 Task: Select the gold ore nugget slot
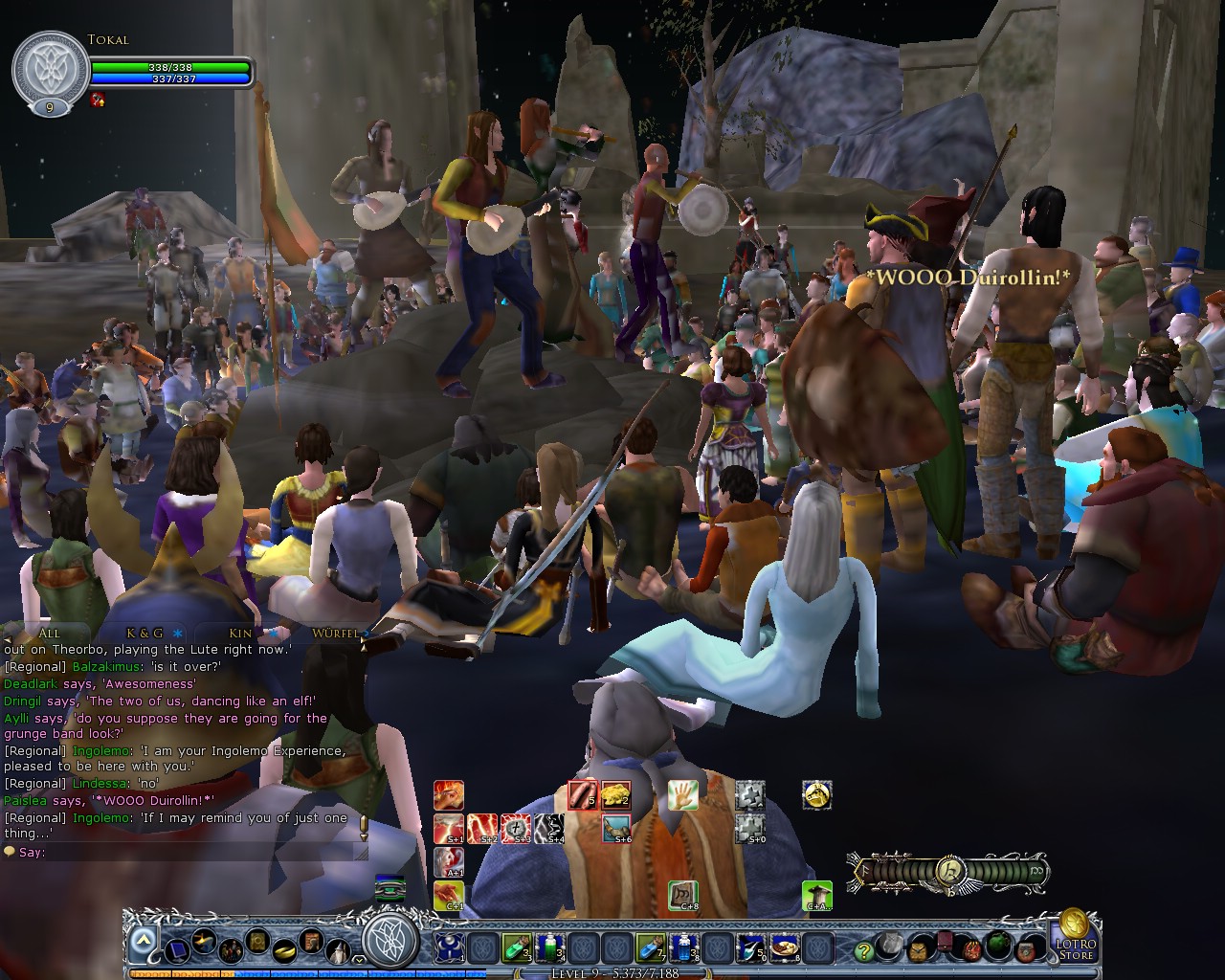pos(615,795)
